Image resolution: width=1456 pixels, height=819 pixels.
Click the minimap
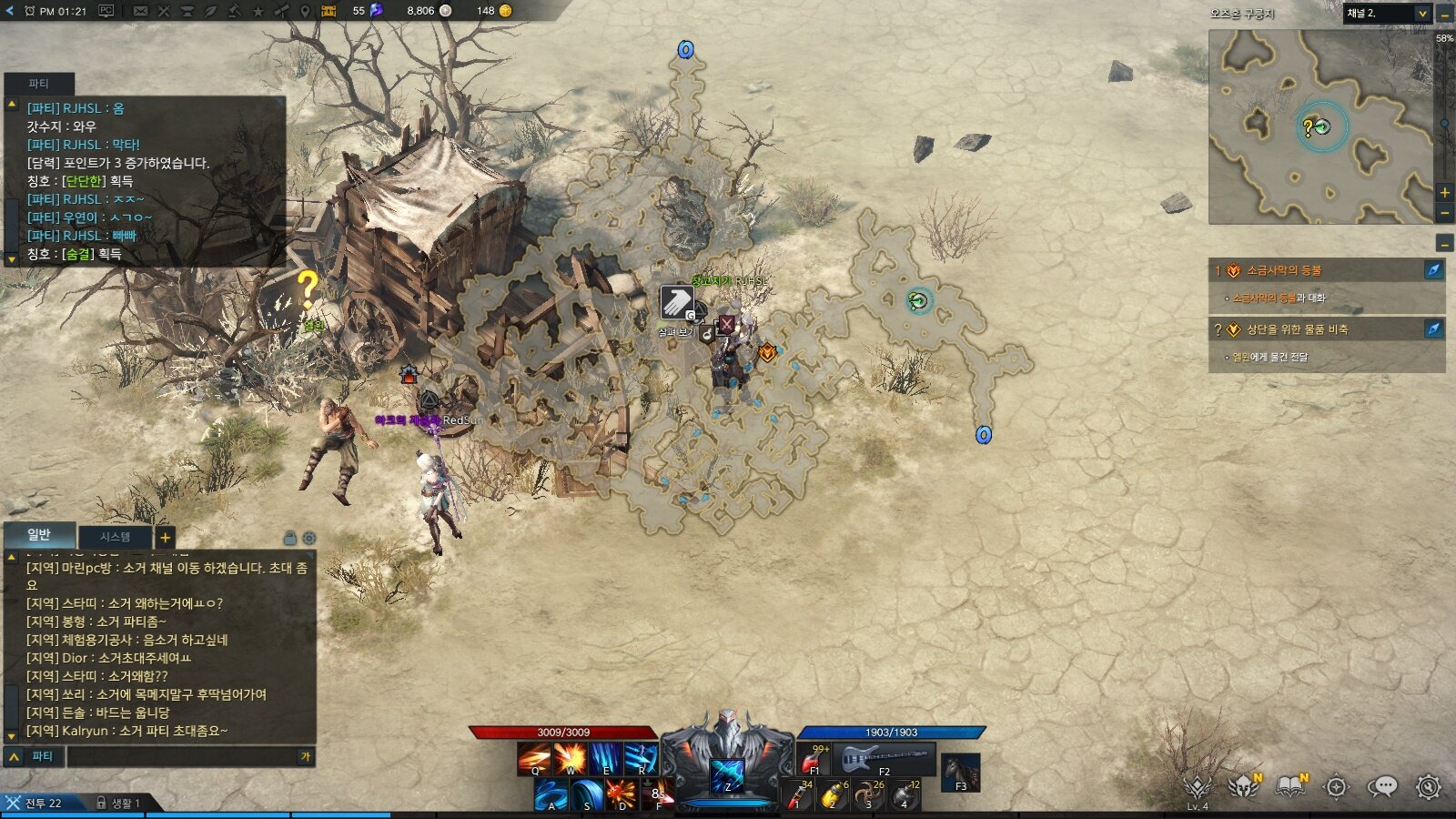coord(1319,126)
